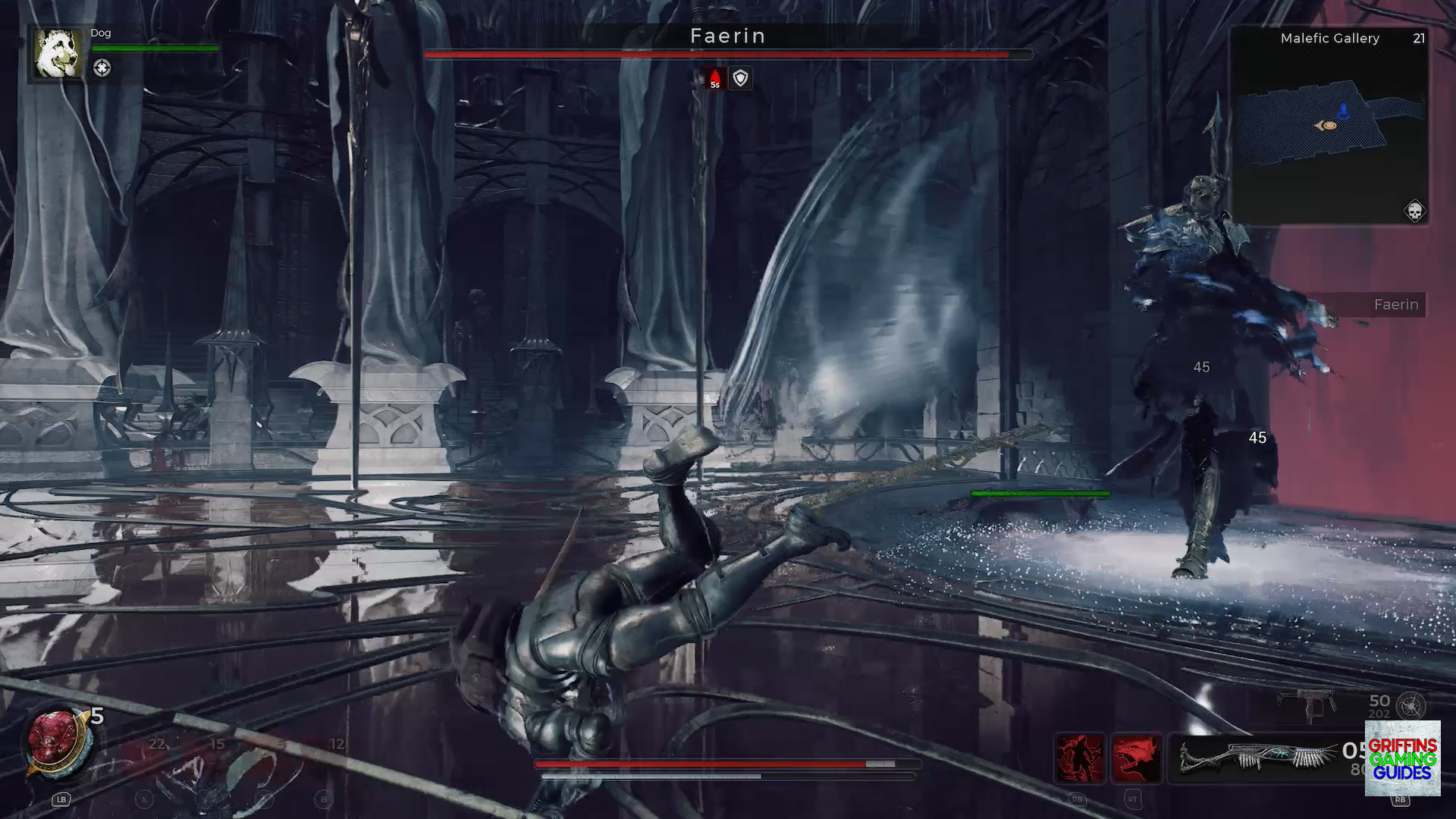
Task: Click the Faerin boss title bar
Action: (x=728, y=36)
